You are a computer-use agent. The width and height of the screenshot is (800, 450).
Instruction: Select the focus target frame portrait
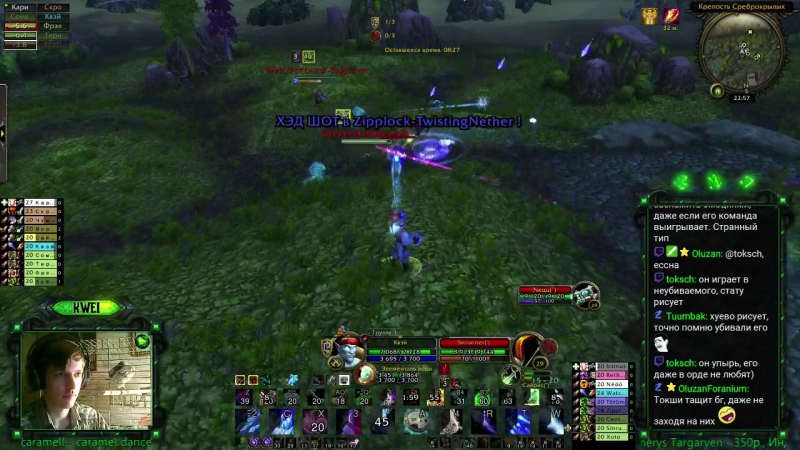pos(585,295)
